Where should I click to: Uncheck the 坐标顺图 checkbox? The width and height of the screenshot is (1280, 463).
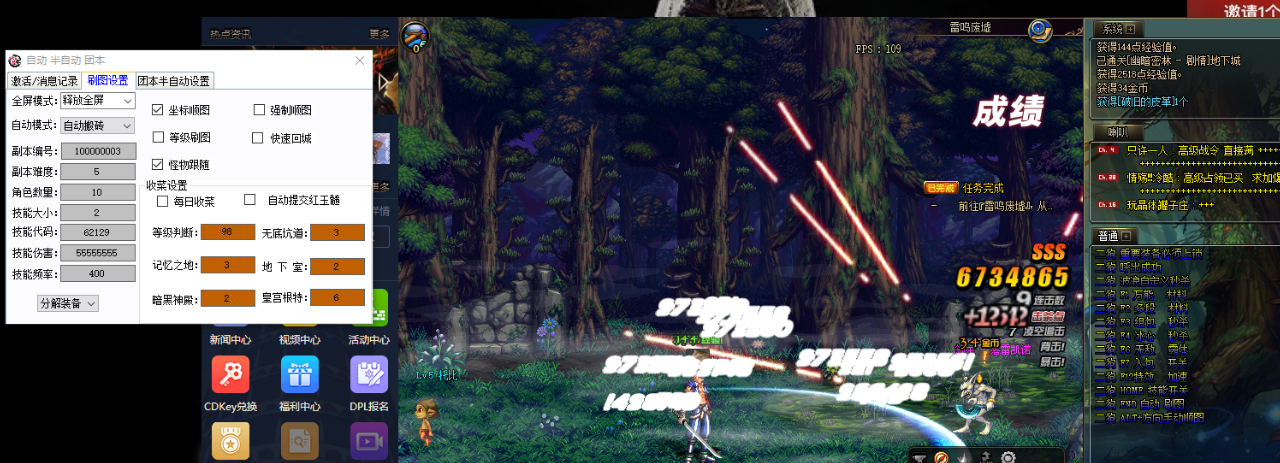coord(158,110)
